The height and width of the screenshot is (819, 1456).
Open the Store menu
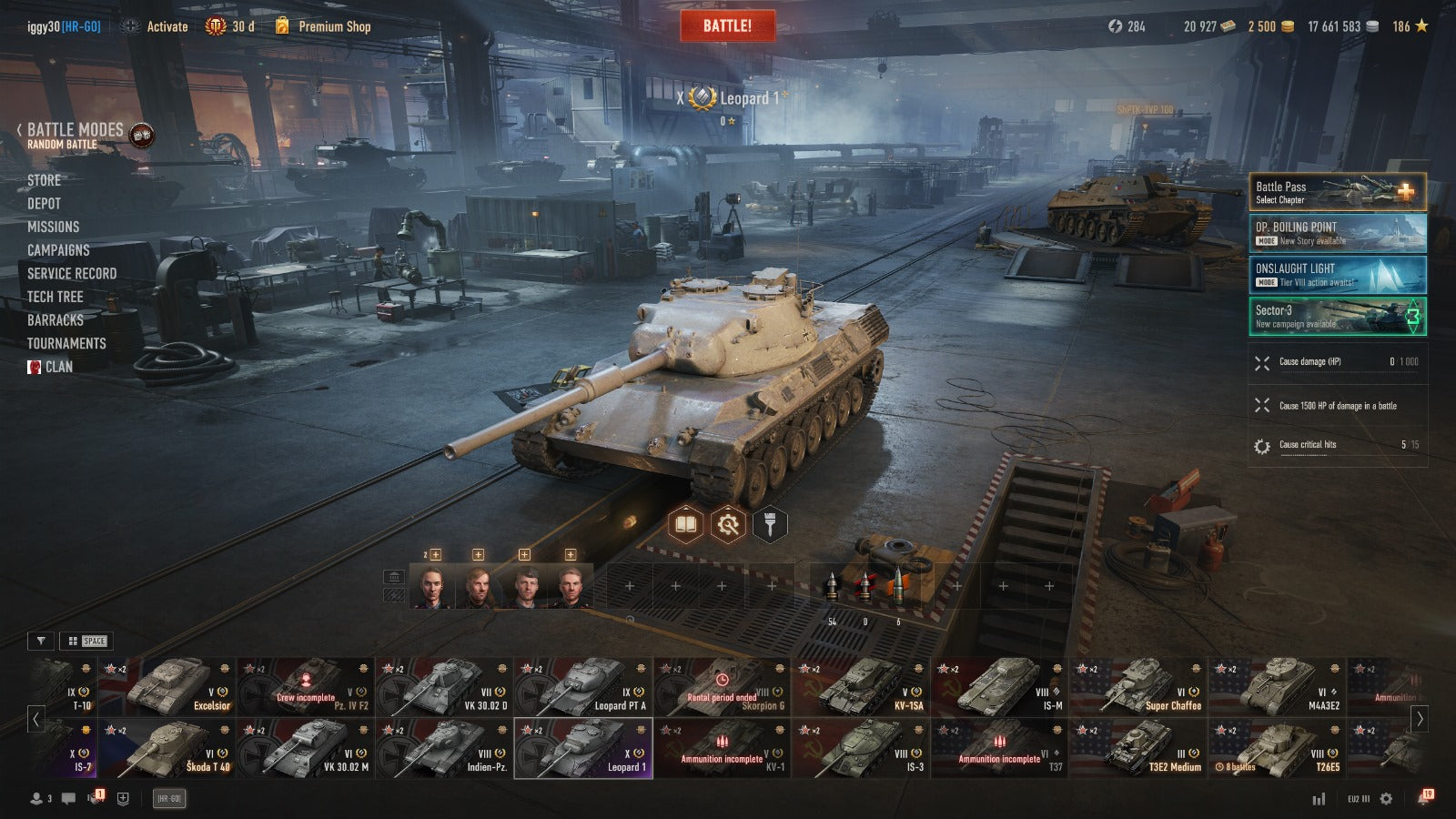(44, 180)
